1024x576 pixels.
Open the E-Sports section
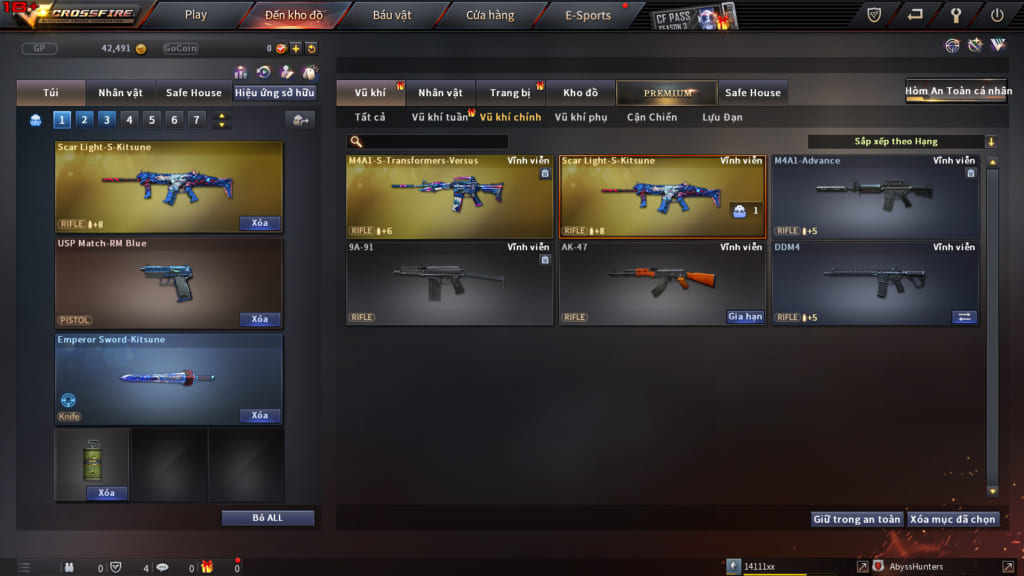[587, 15]
